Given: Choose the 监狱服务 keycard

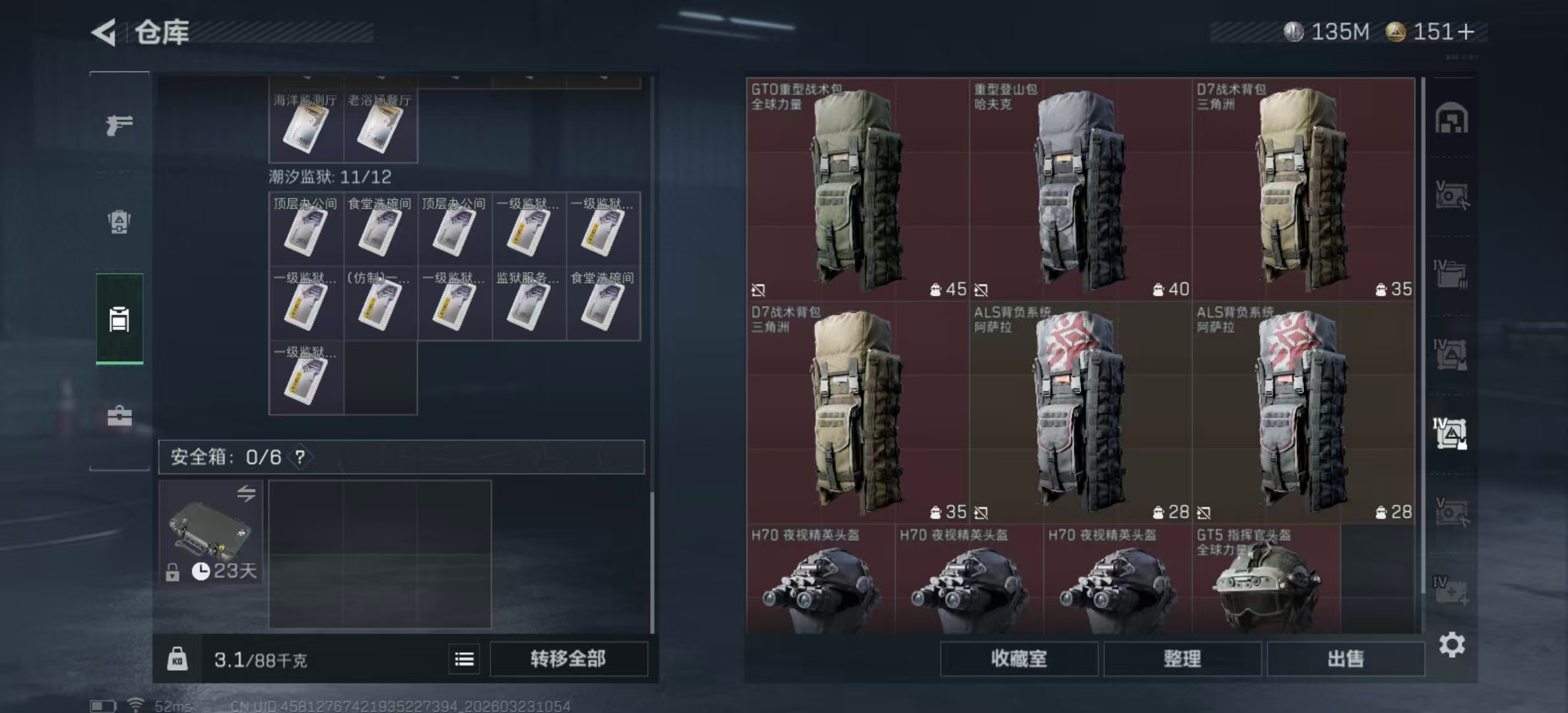Looking at the screenshot, I should click(528, 304).
